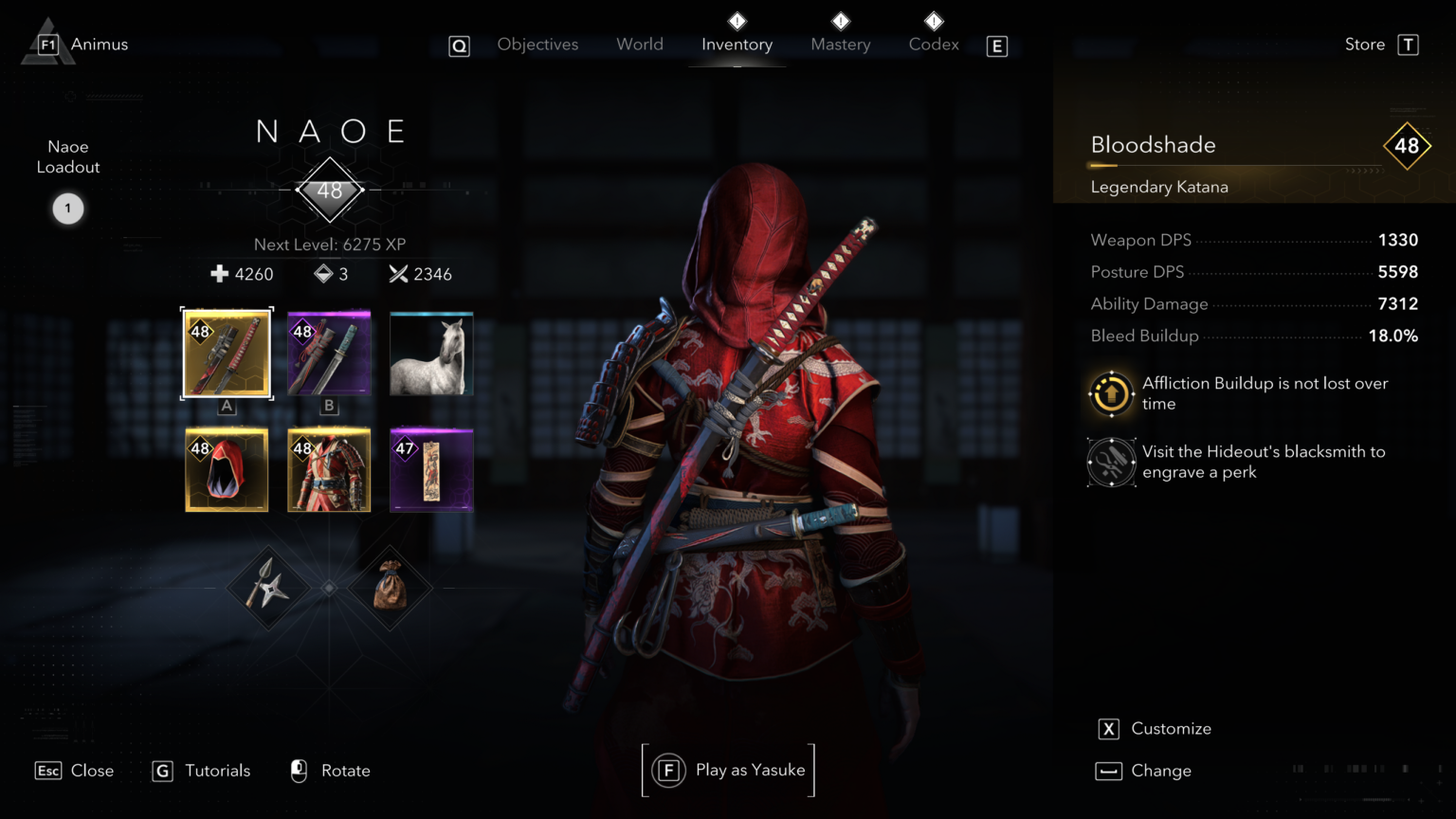
Task: Open the rations pouch slot
Action: click(390, 588)
